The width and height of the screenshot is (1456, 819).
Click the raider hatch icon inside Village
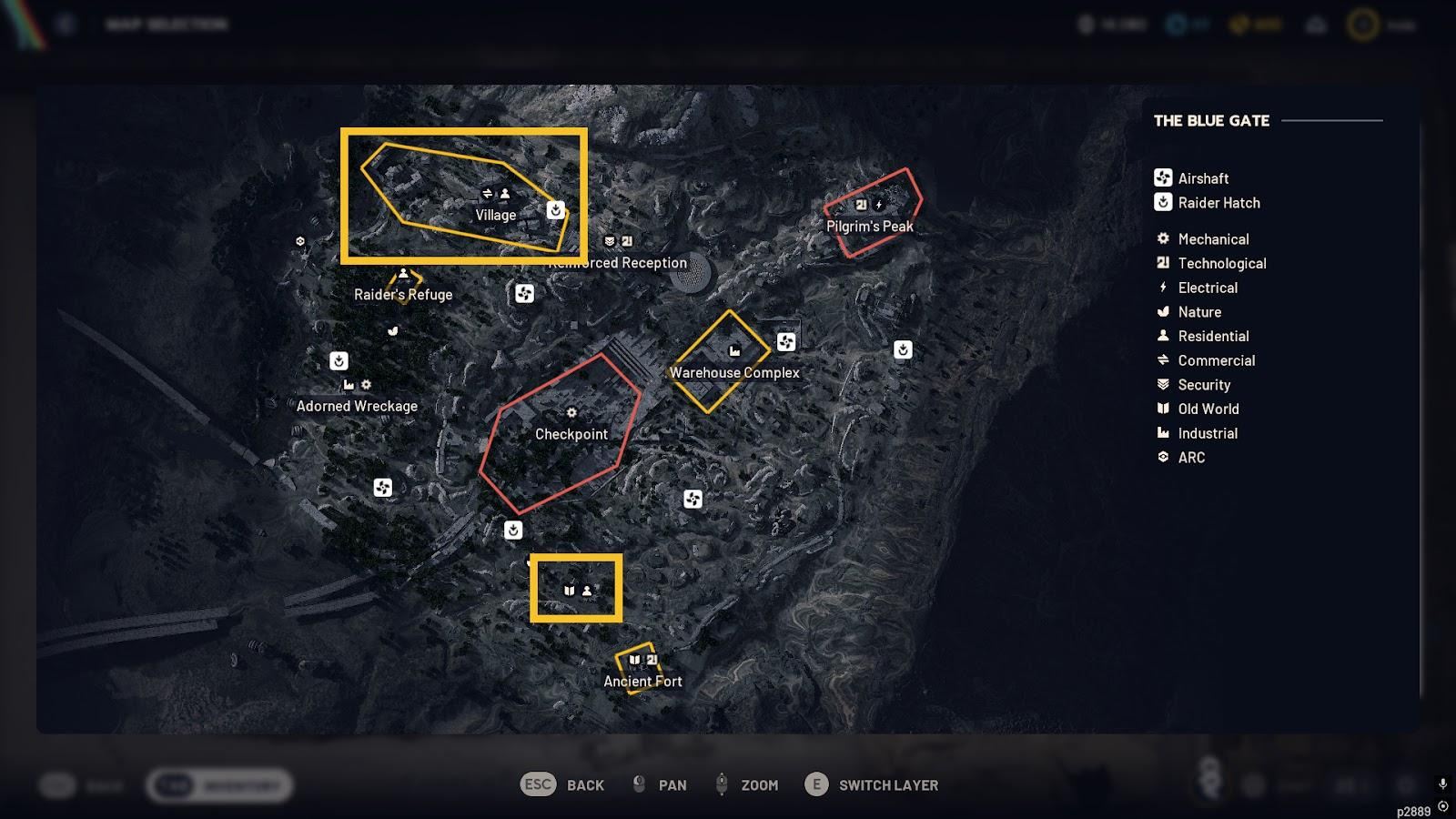pos(555,210)
